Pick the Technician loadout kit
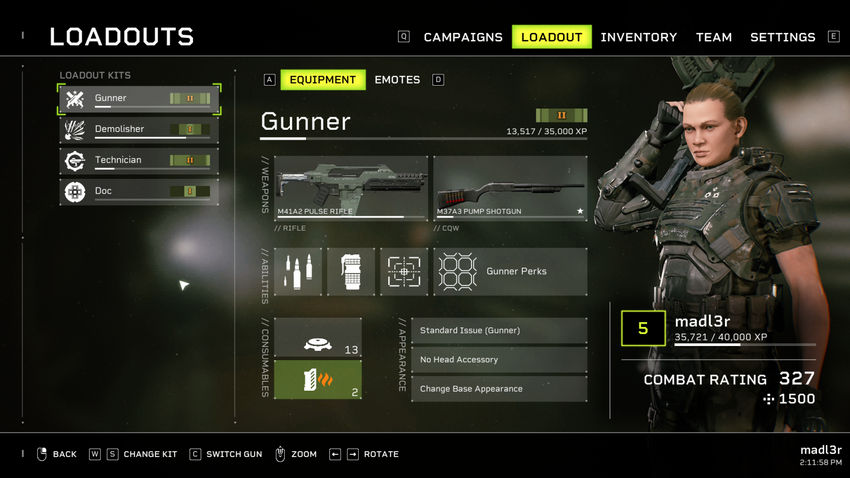Image resolution: width=850 pixels, height=478 pixels. (x=139, y=161)
